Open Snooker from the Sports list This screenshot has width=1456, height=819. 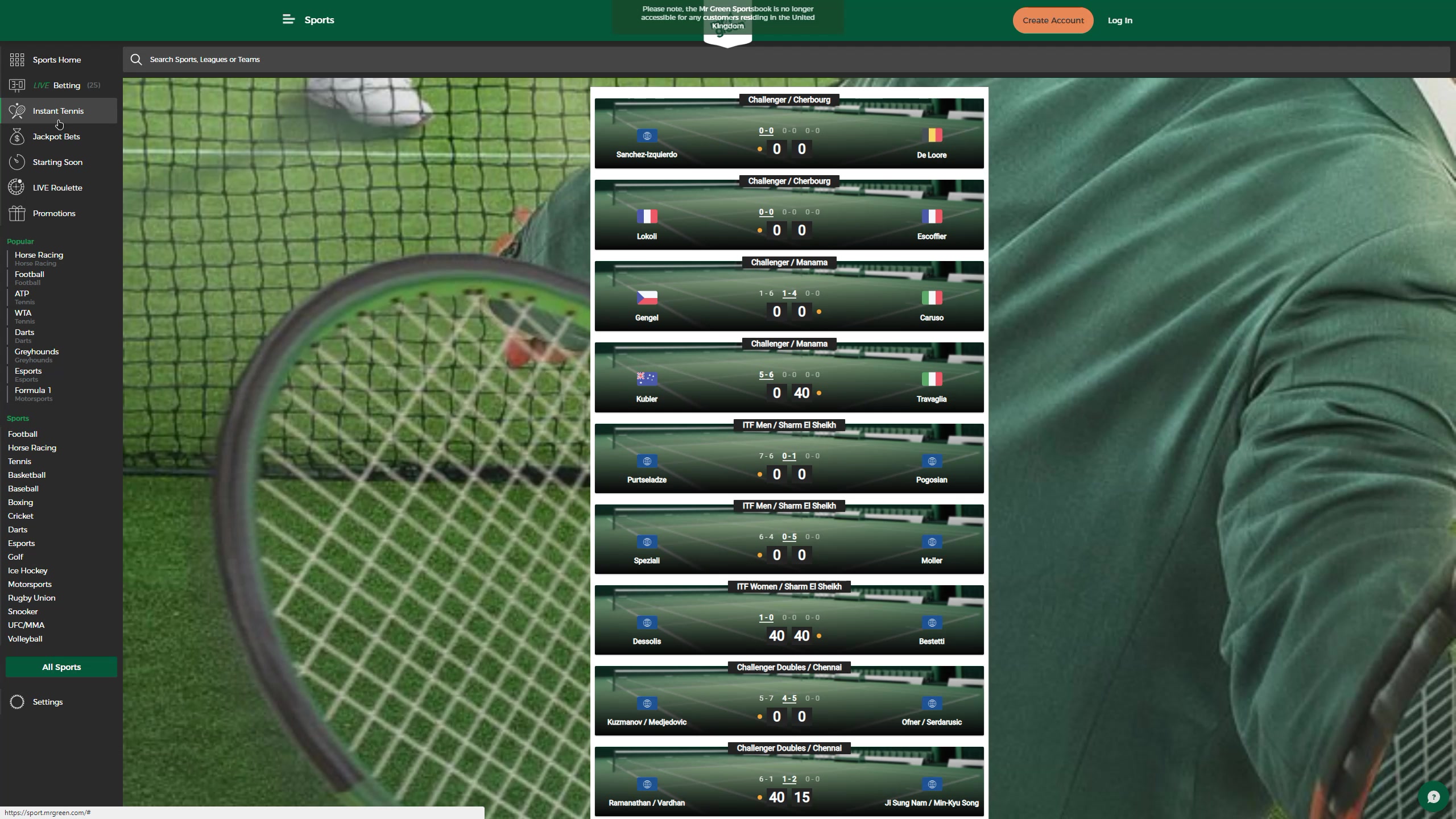[x=23, y=611]
